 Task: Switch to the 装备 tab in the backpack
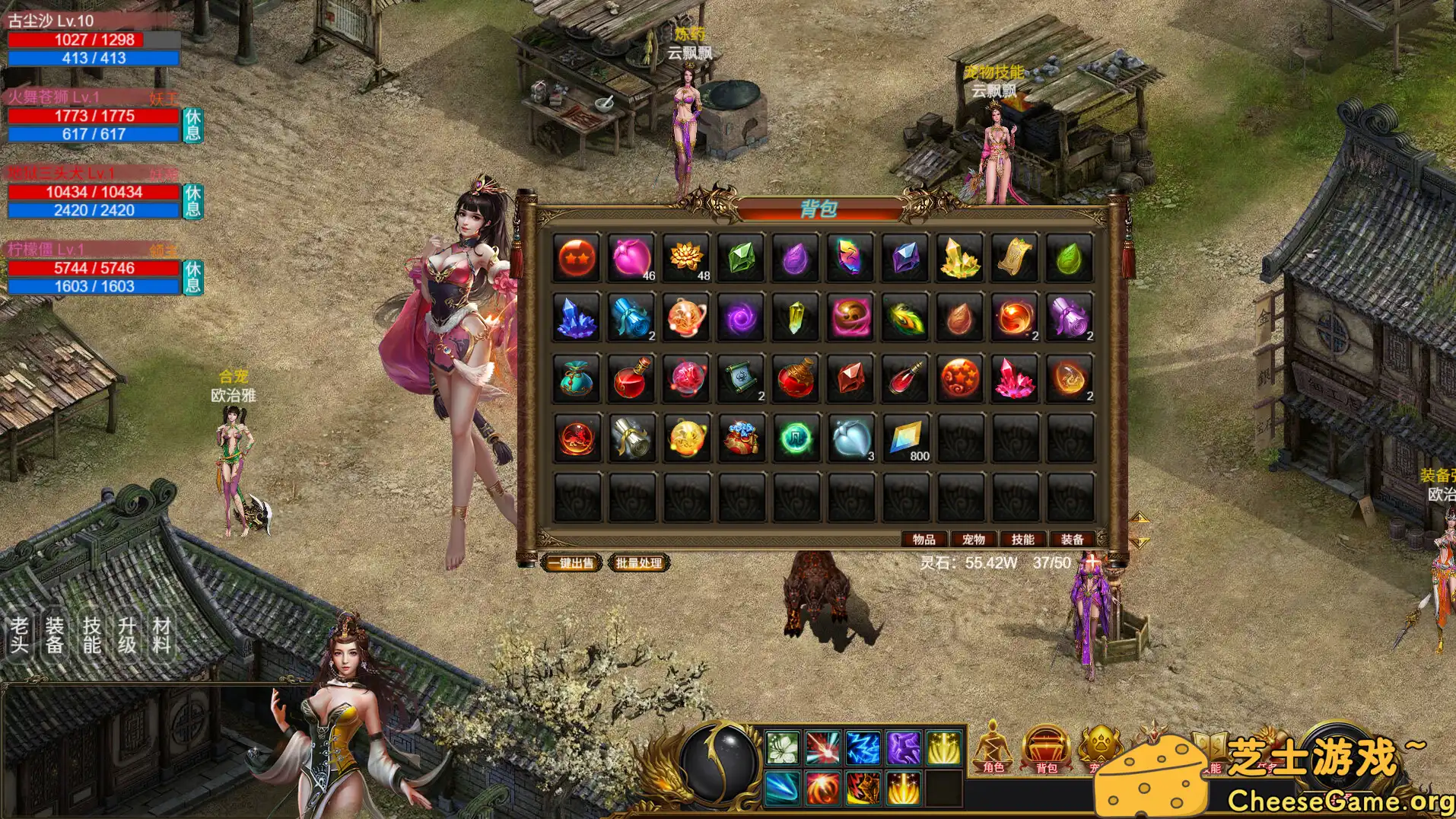point(1072,538)
